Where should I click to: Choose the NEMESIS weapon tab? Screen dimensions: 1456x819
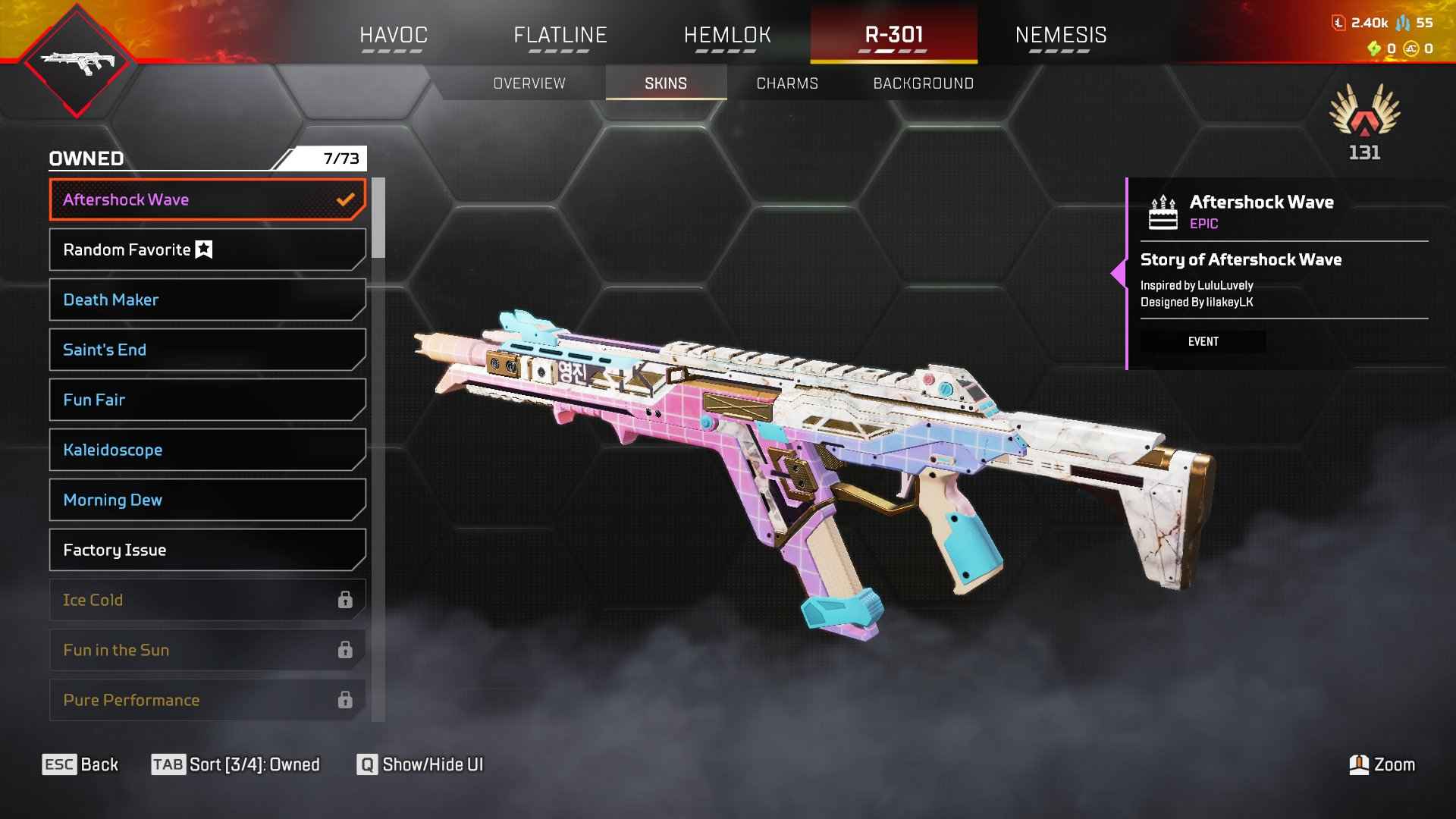coord(1060,35)
